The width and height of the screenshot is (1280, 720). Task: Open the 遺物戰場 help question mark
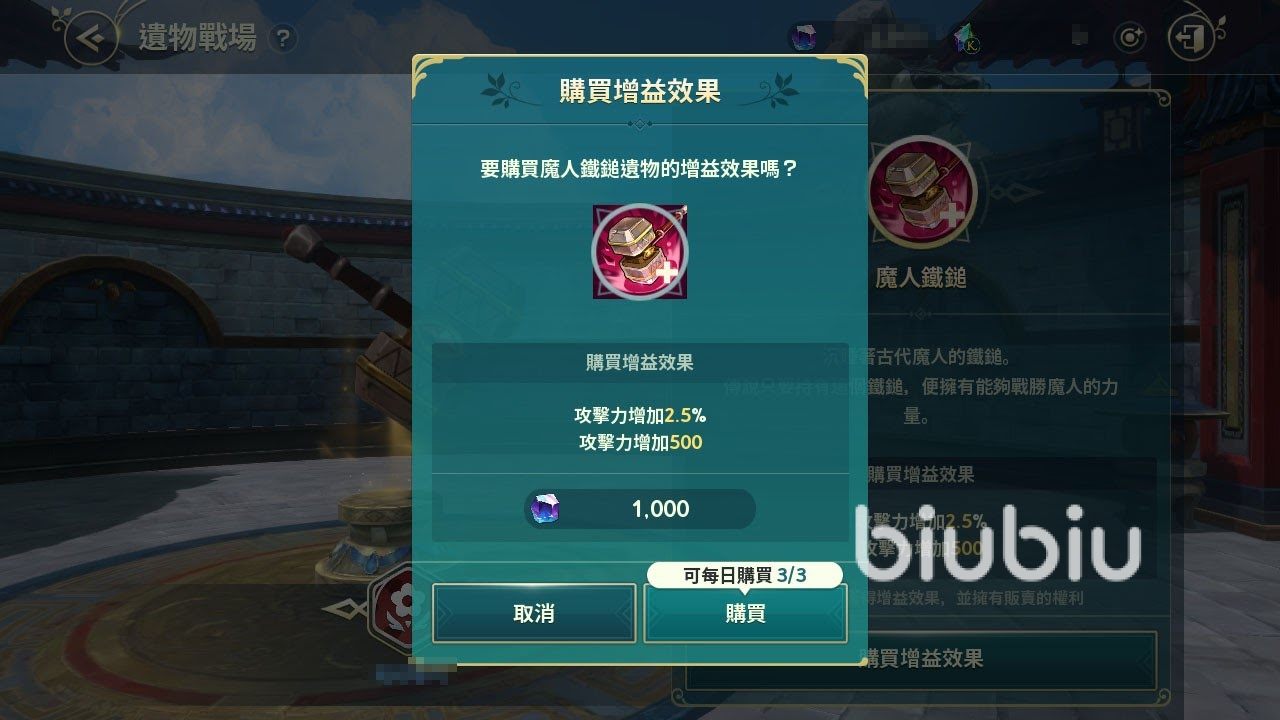coord(285,40)
